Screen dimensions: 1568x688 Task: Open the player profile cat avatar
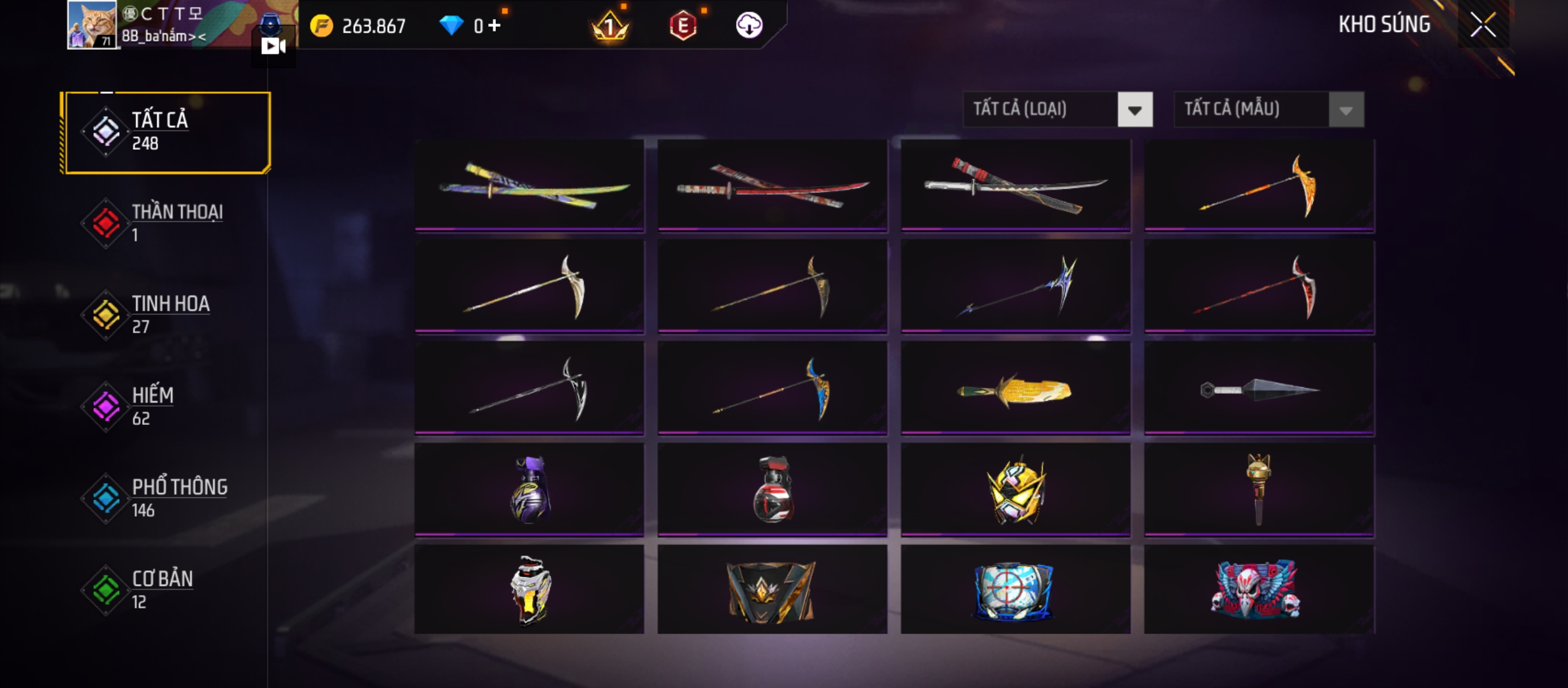(x=92, y=25)
